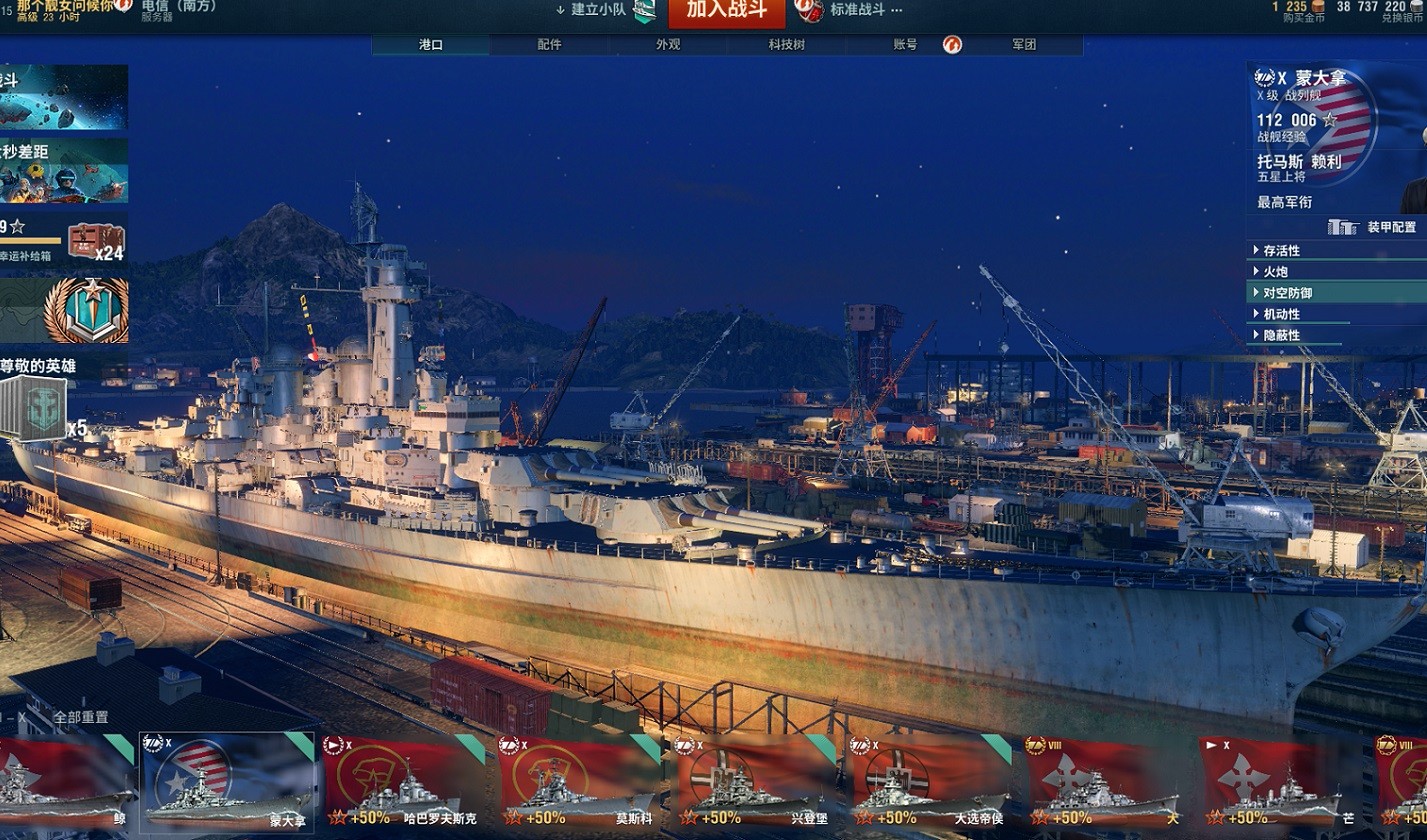Pick the 兴登堡 ship from the carousel

tap(758, 785)
